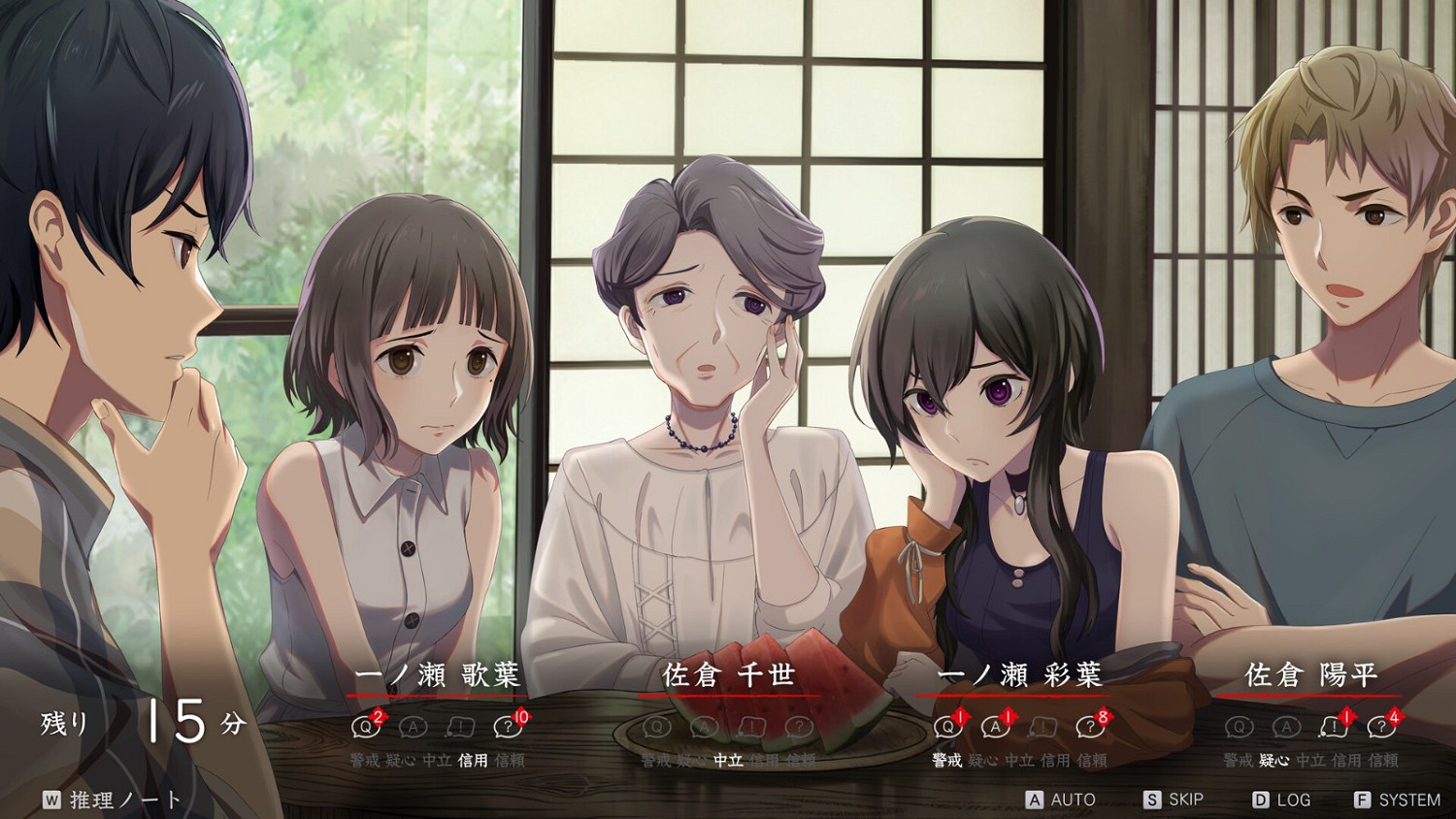Screen dimensions: 1456x819
Task: Open 一ノ瀬彩葉's Q bubble with red badge
Action: coord(947,727)
